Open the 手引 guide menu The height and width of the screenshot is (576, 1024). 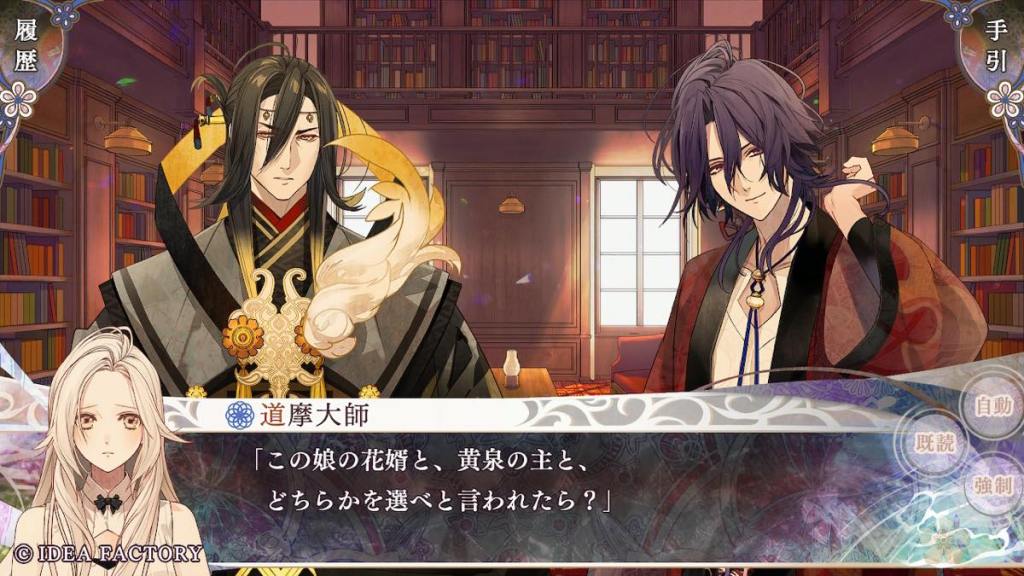tap(996, 48)
